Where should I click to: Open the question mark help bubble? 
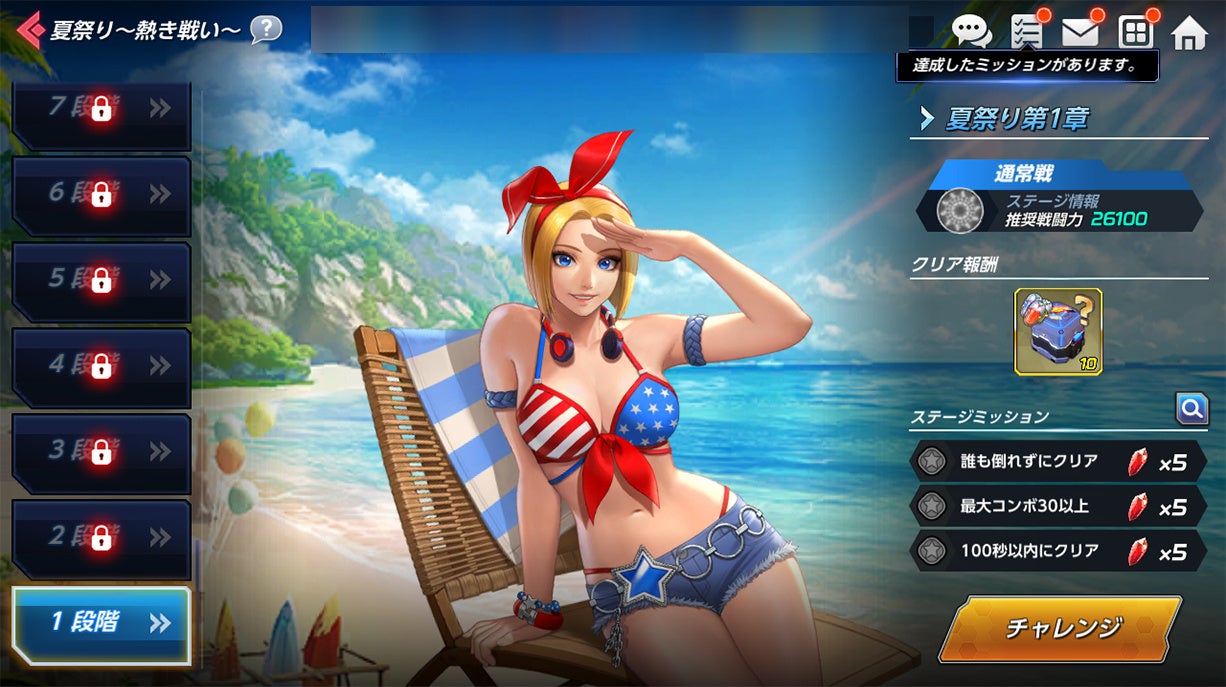pos(265,29)
